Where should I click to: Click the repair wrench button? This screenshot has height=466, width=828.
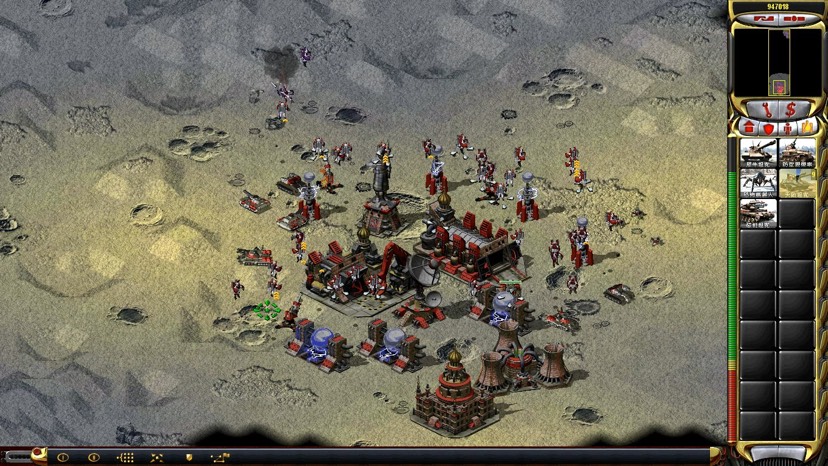[x=766, y=109]
